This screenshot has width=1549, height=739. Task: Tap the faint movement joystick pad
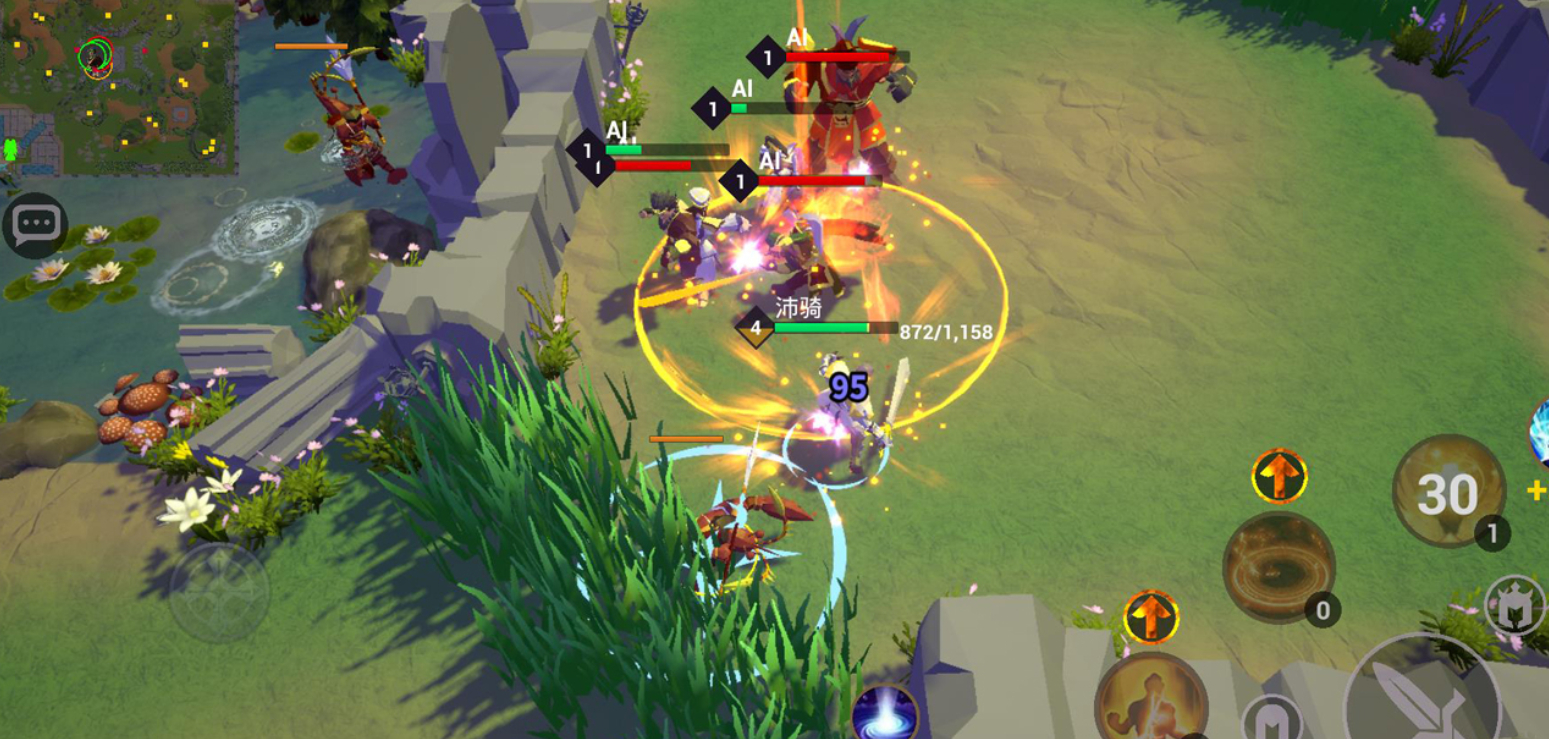point(219,593)
